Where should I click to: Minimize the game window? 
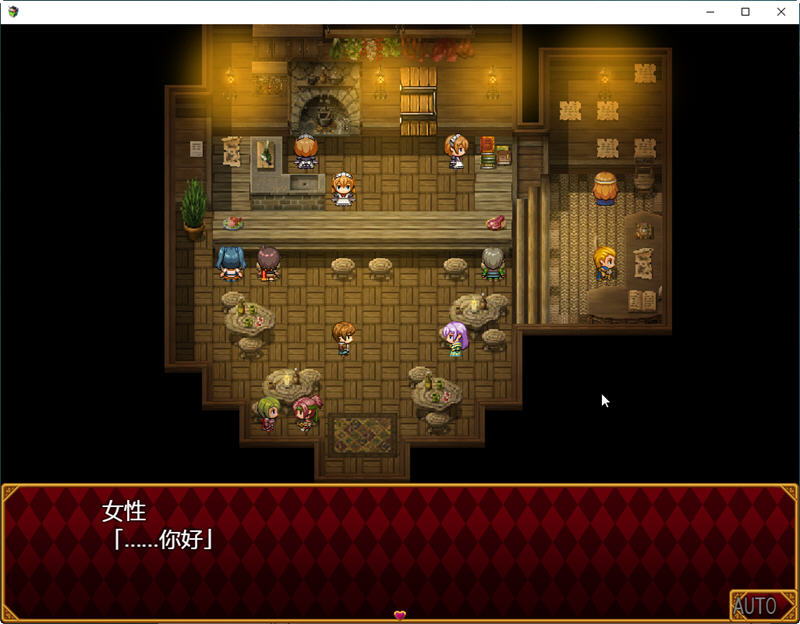(x=709, y=12)
